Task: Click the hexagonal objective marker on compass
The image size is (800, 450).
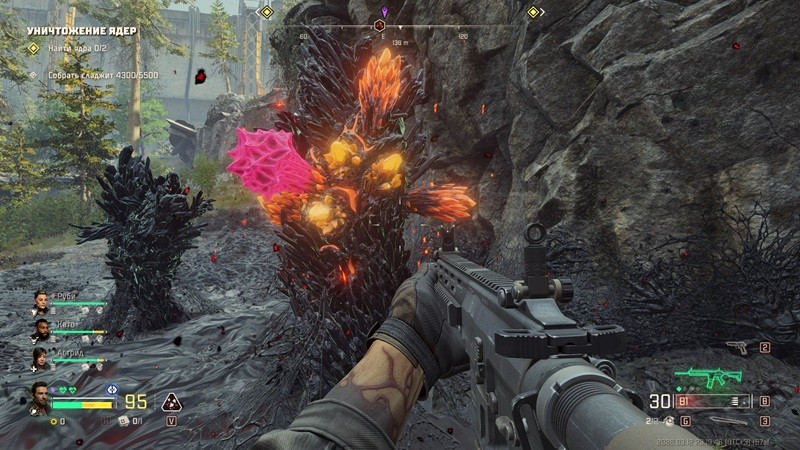Action: coord(379,25)
